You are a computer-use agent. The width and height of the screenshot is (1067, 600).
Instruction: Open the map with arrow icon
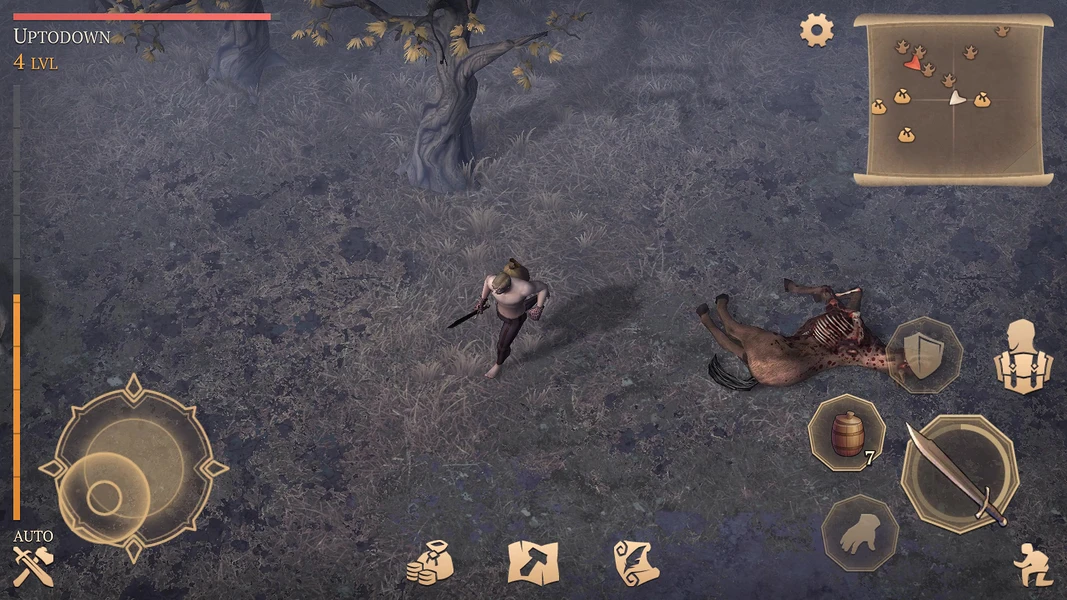tap(532, 562)
